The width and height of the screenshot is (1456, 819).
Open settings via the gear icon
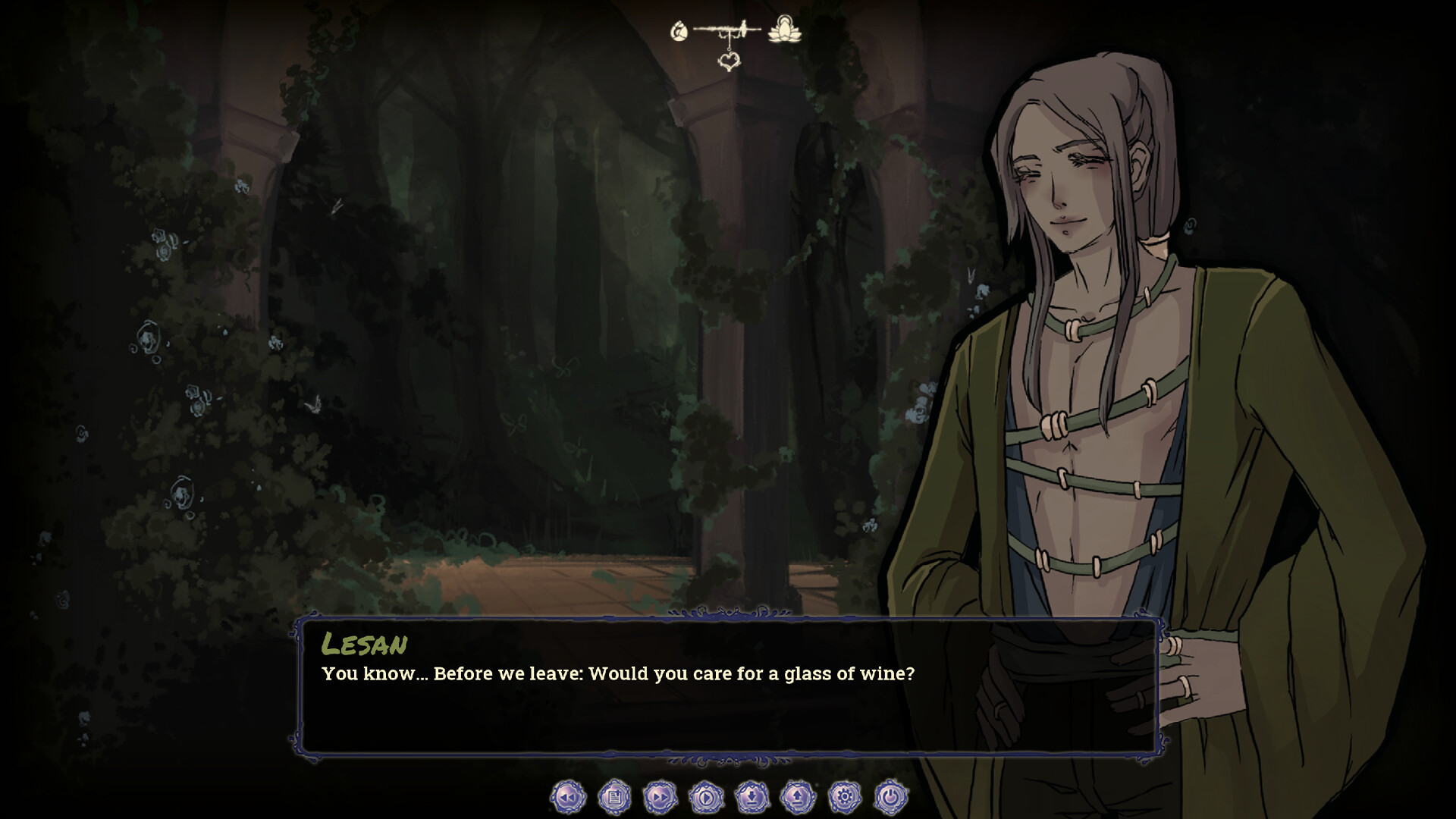pyautogui.click(x=843, y=797)
